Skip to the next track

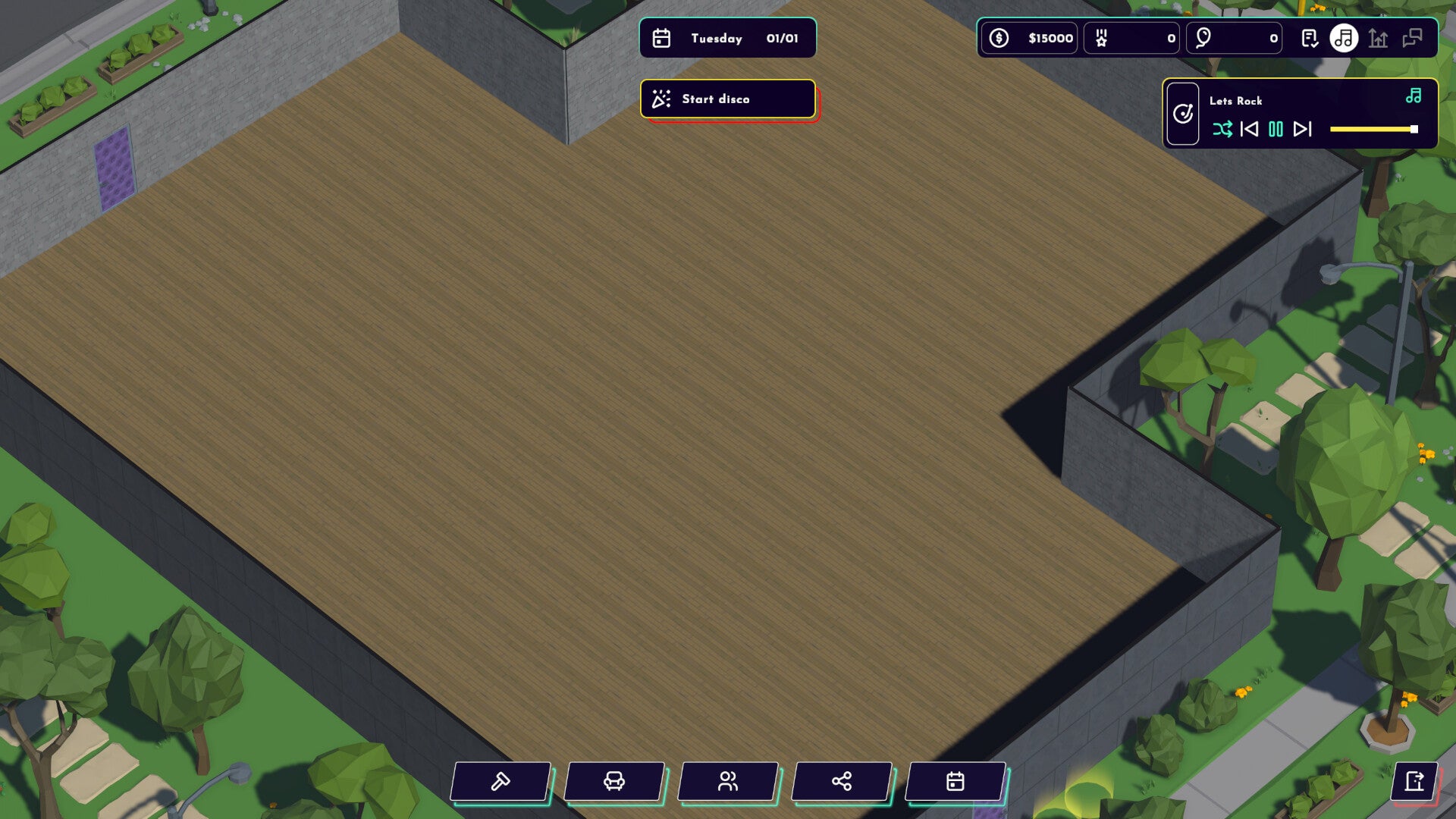tap(1304, 130)
